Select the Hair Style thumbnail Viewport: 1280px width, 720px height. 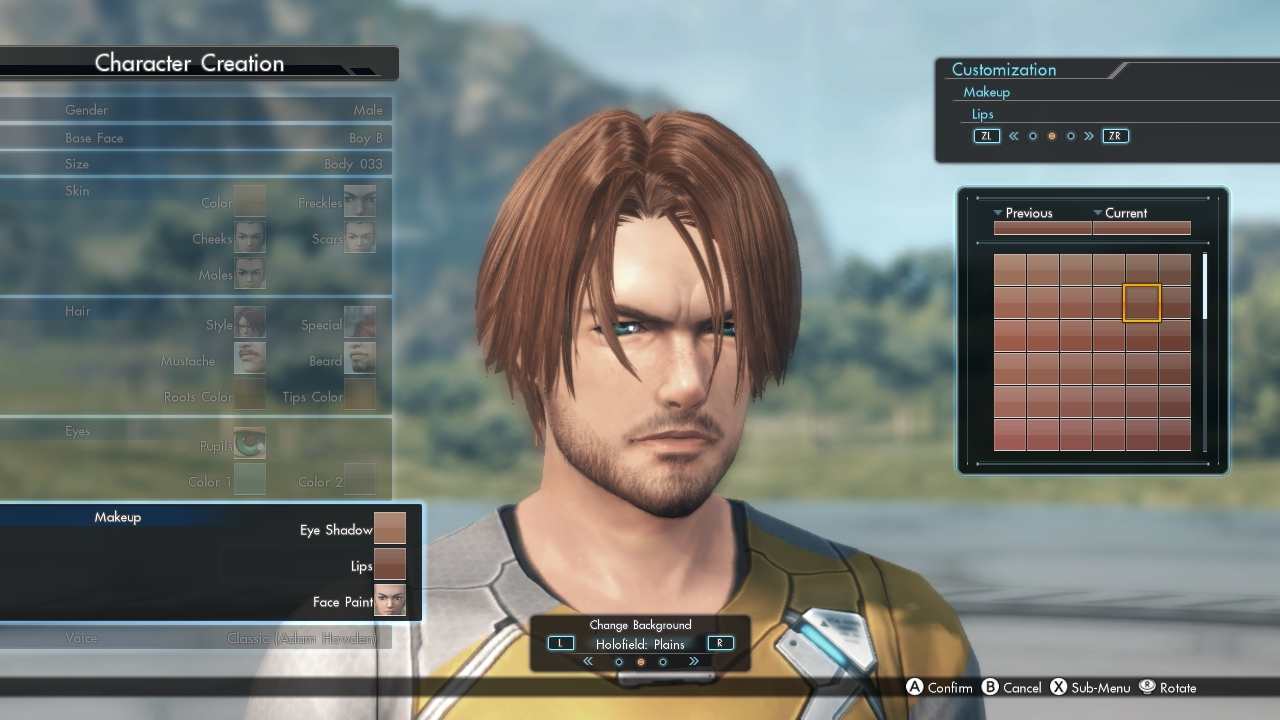249,324
